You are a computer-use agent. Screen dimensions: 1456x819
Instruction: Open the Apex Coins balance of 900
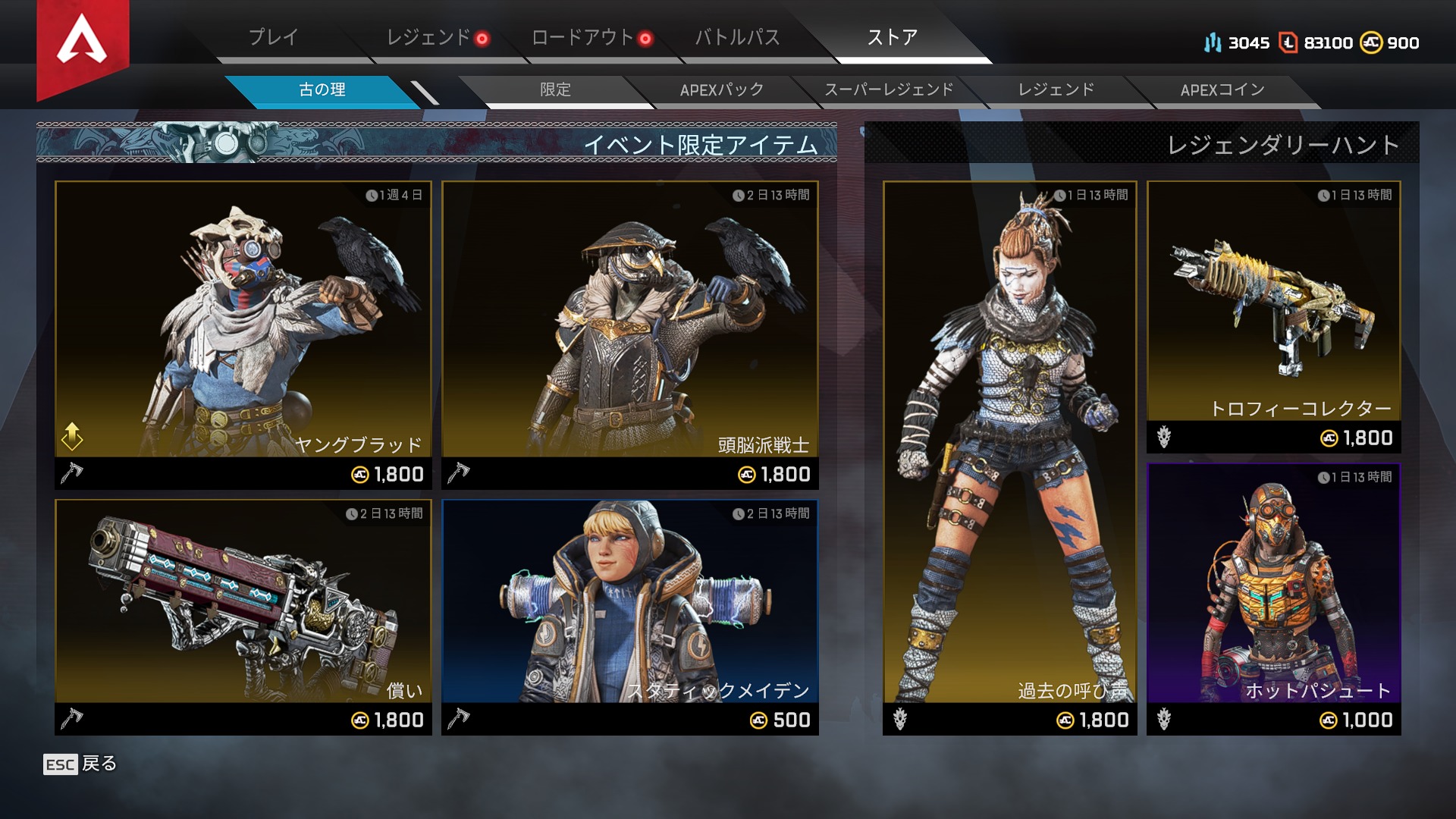pyautogui.click(x=1390, y=43)
